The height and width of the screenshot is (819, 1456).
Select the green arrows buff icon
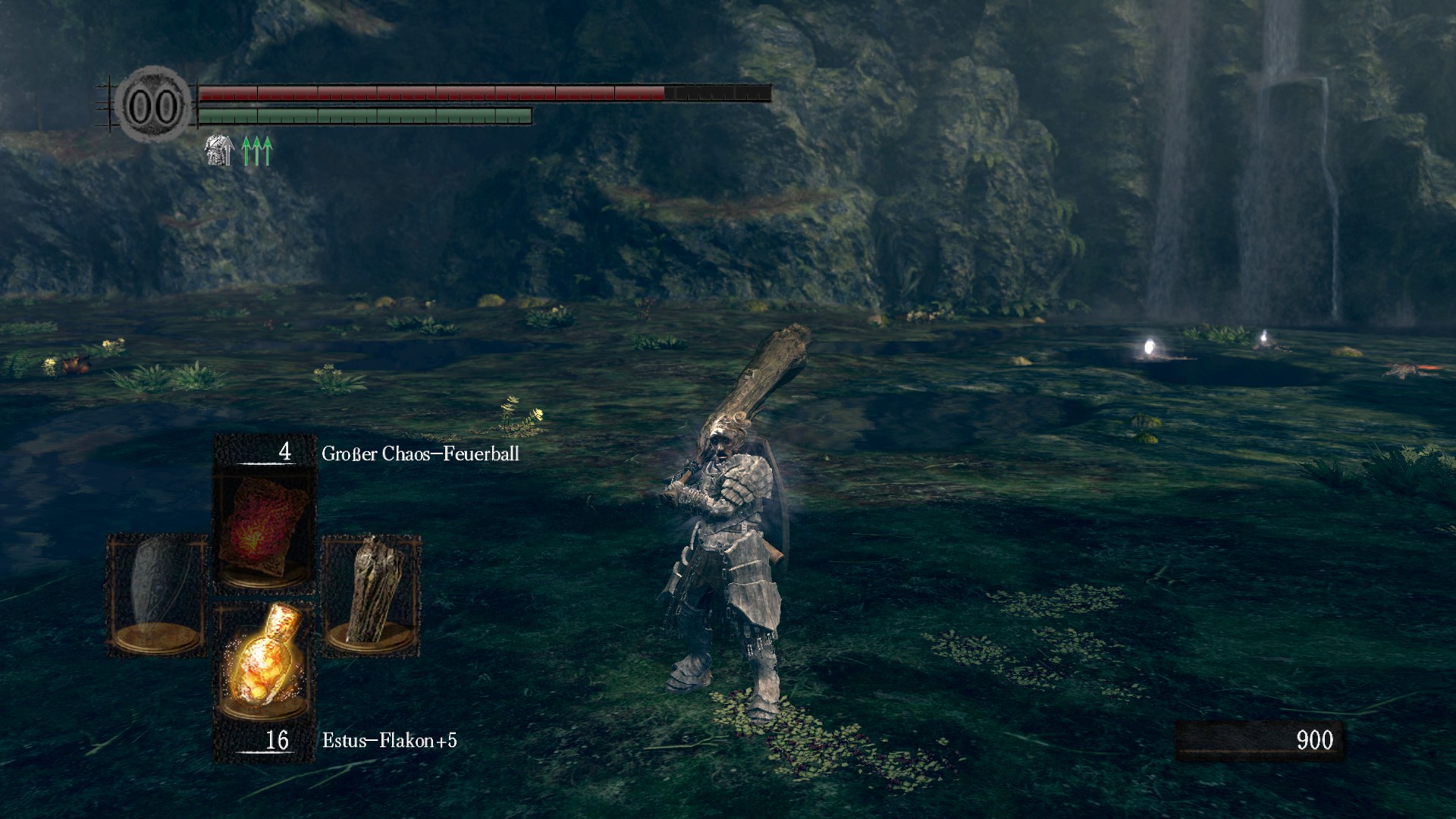click(257, 151)
